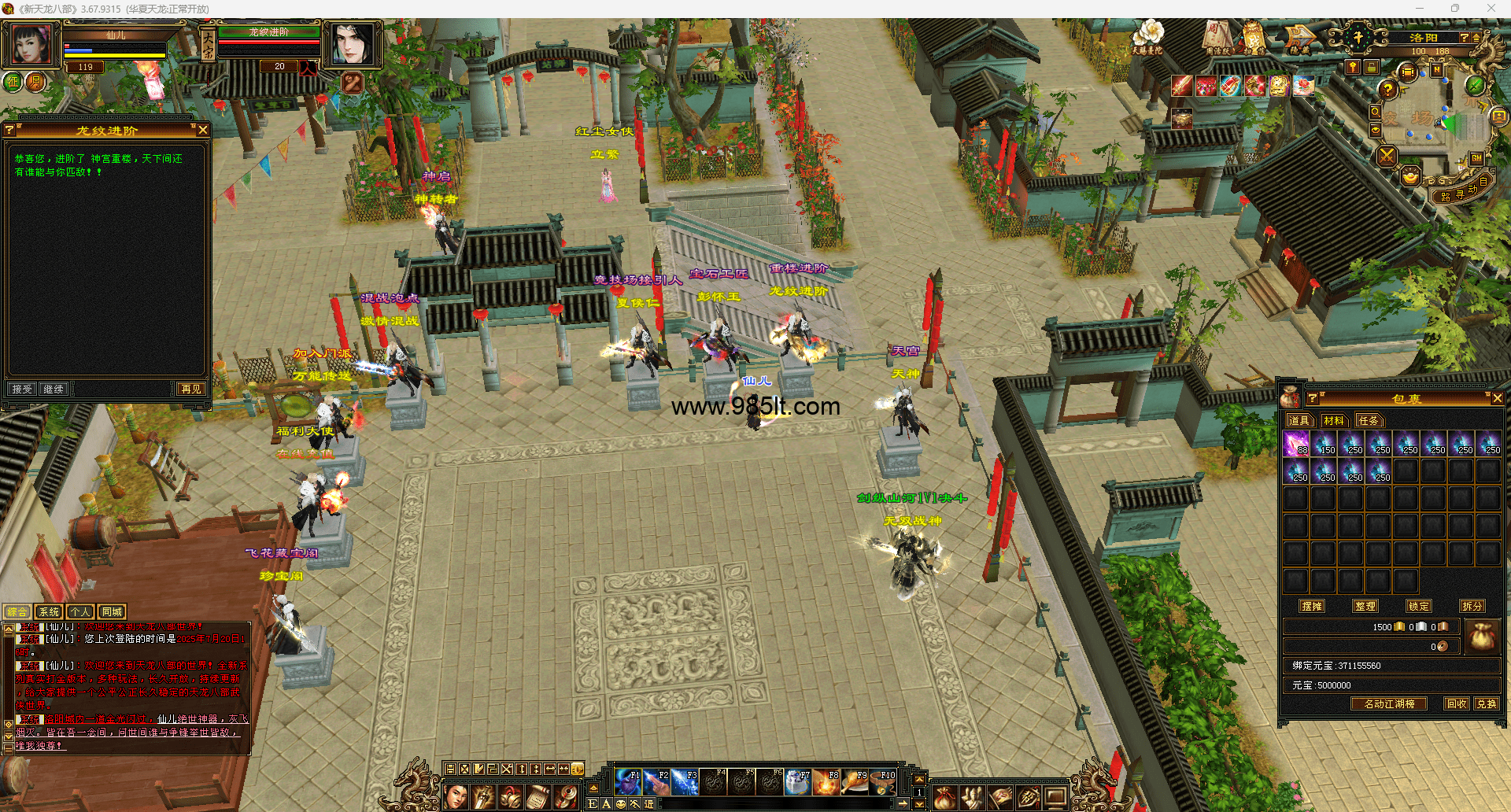Select the pink crystal item stacked 88
This screenshot has height=812, width=1511.
1296,444
